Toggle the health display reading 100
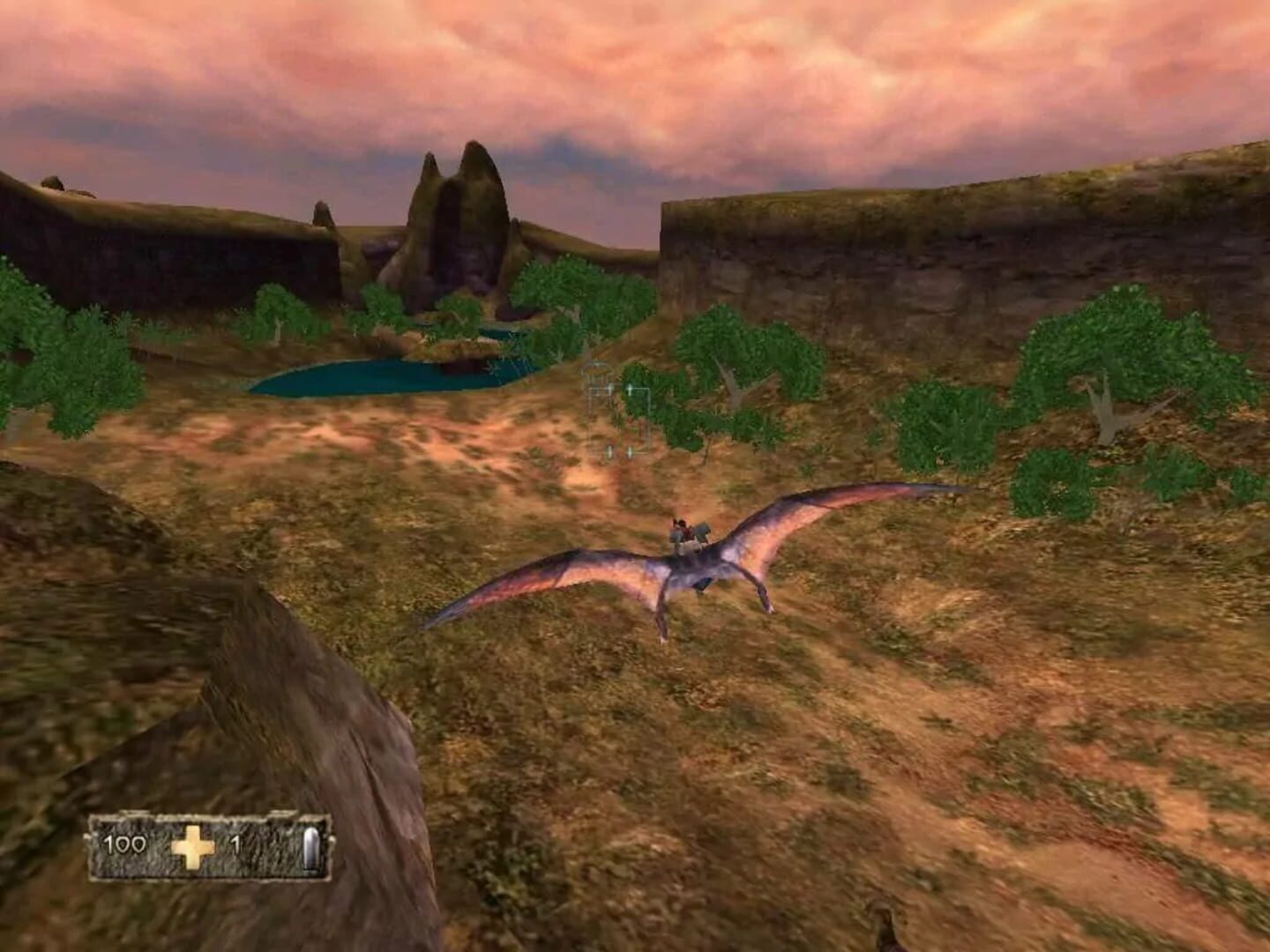The height and width of the screenshot is (952, 1270). pyautogui.click(x=123, y=844)
